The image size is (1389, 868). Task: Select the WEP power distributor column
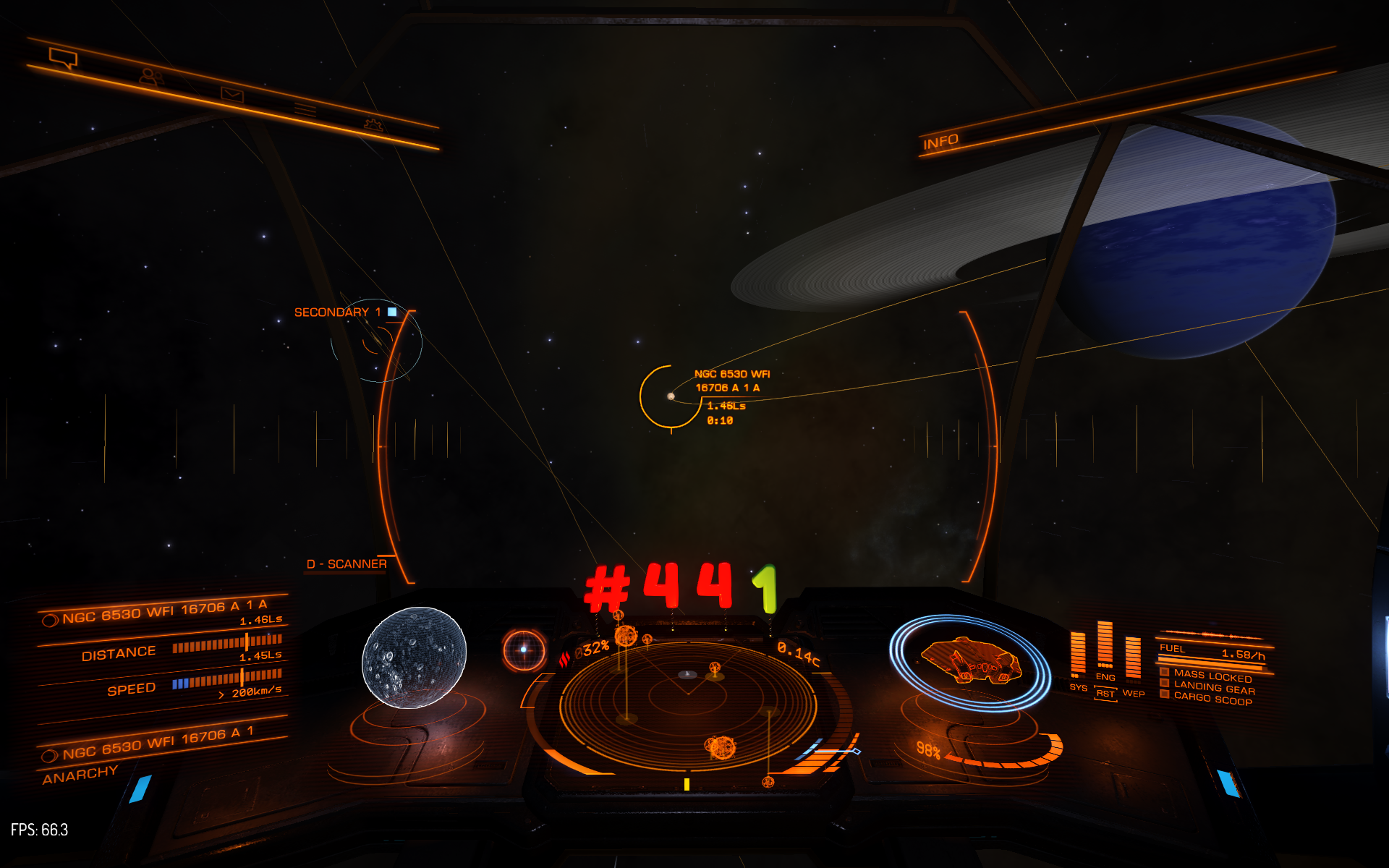1133,660
